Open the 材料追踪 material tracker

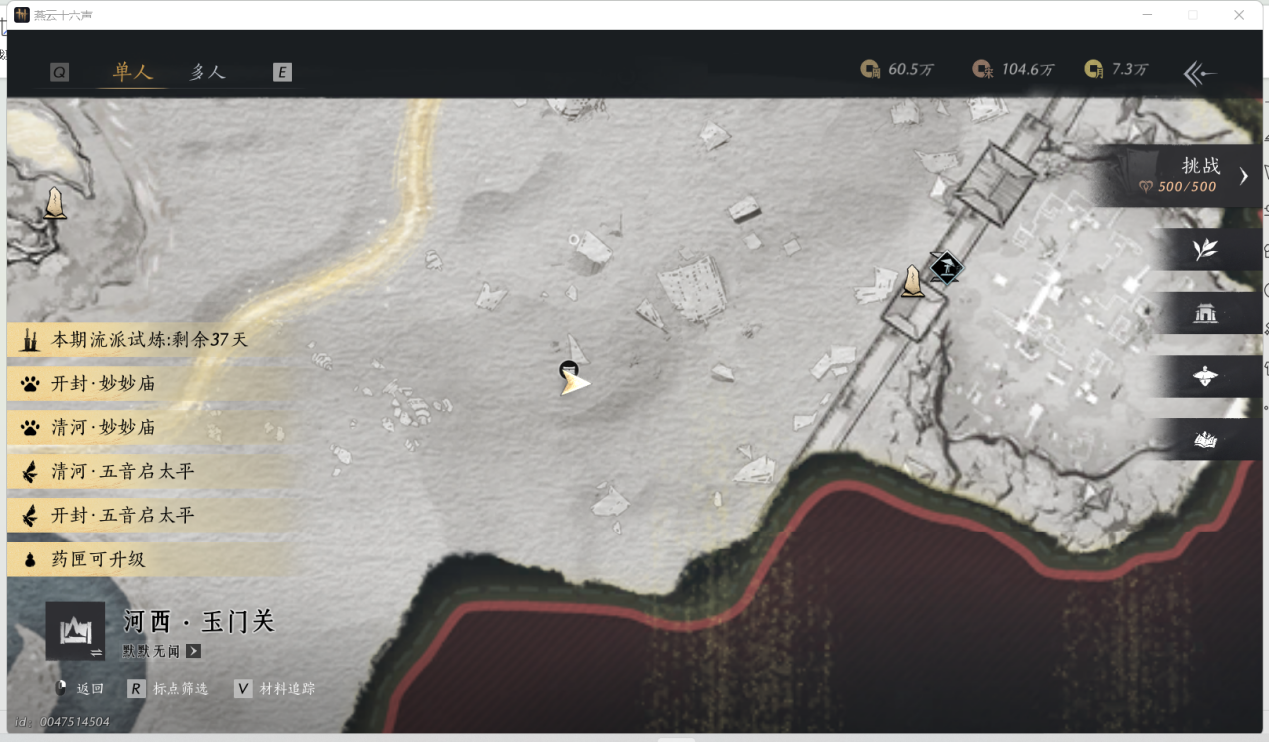coord(275,689)
